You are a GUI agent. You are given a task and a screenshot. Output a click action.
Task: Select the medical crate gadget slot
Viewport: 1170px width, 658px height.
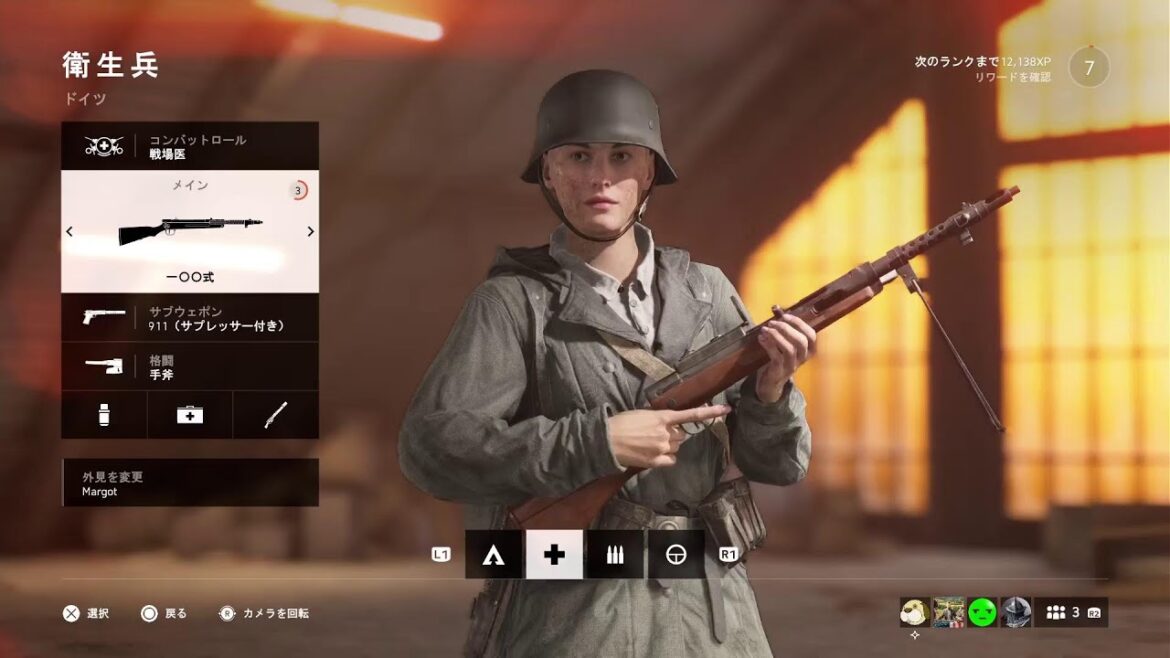tap(190, 414)
